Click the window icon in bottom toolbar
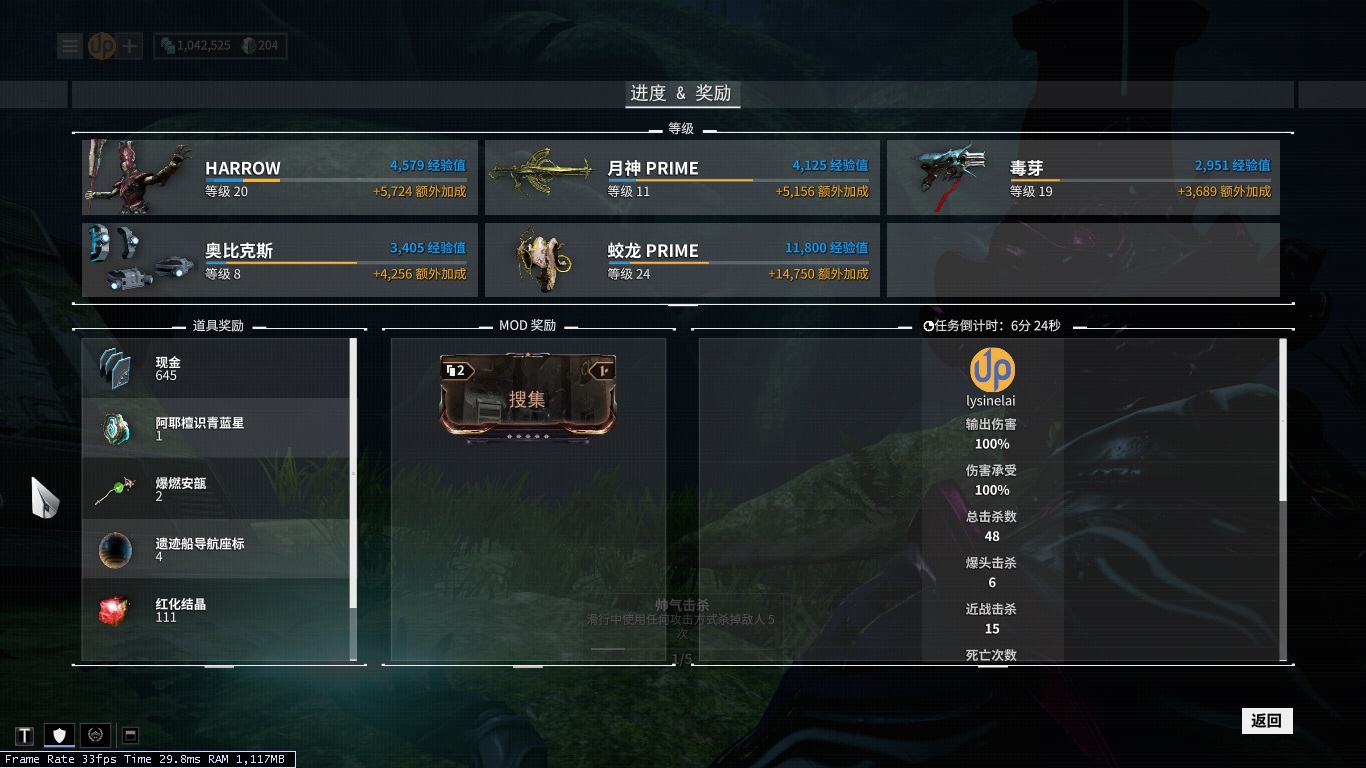 coord(129,736)
